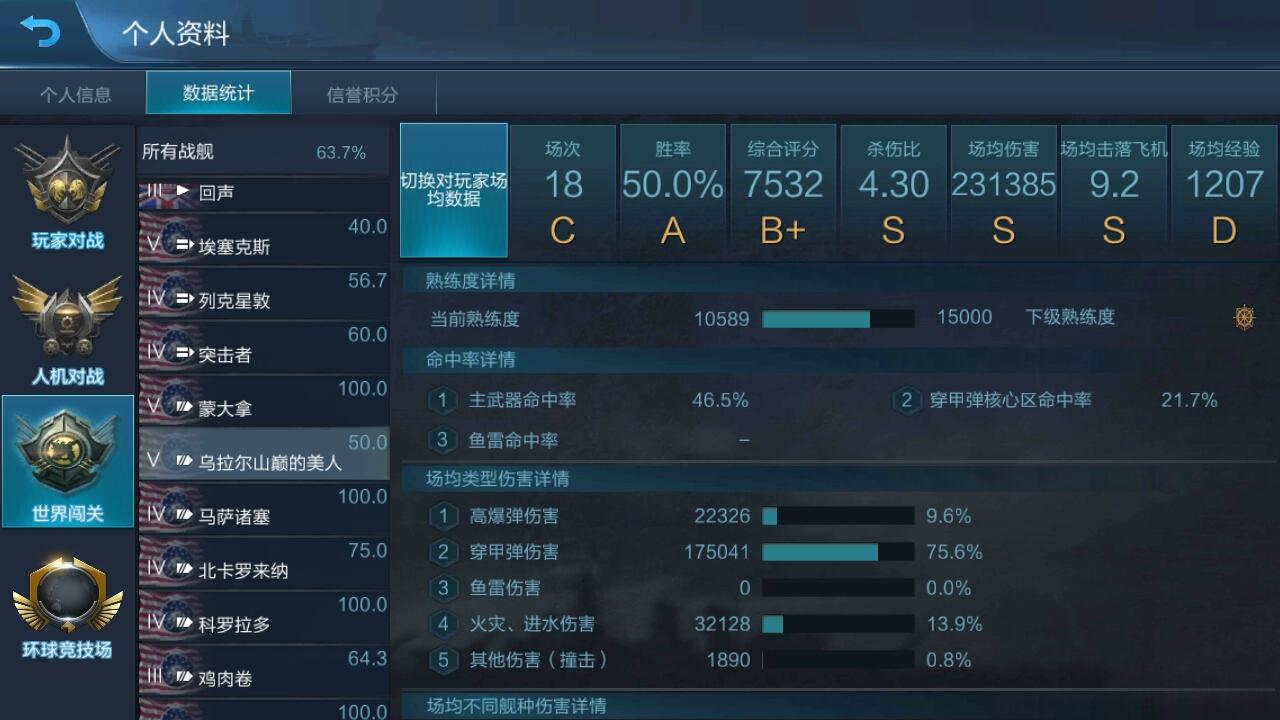The height and width of the screenshot is (720, 1280).
Task: Click the 熟练度 progress bar at 10589
Action: 838,318
